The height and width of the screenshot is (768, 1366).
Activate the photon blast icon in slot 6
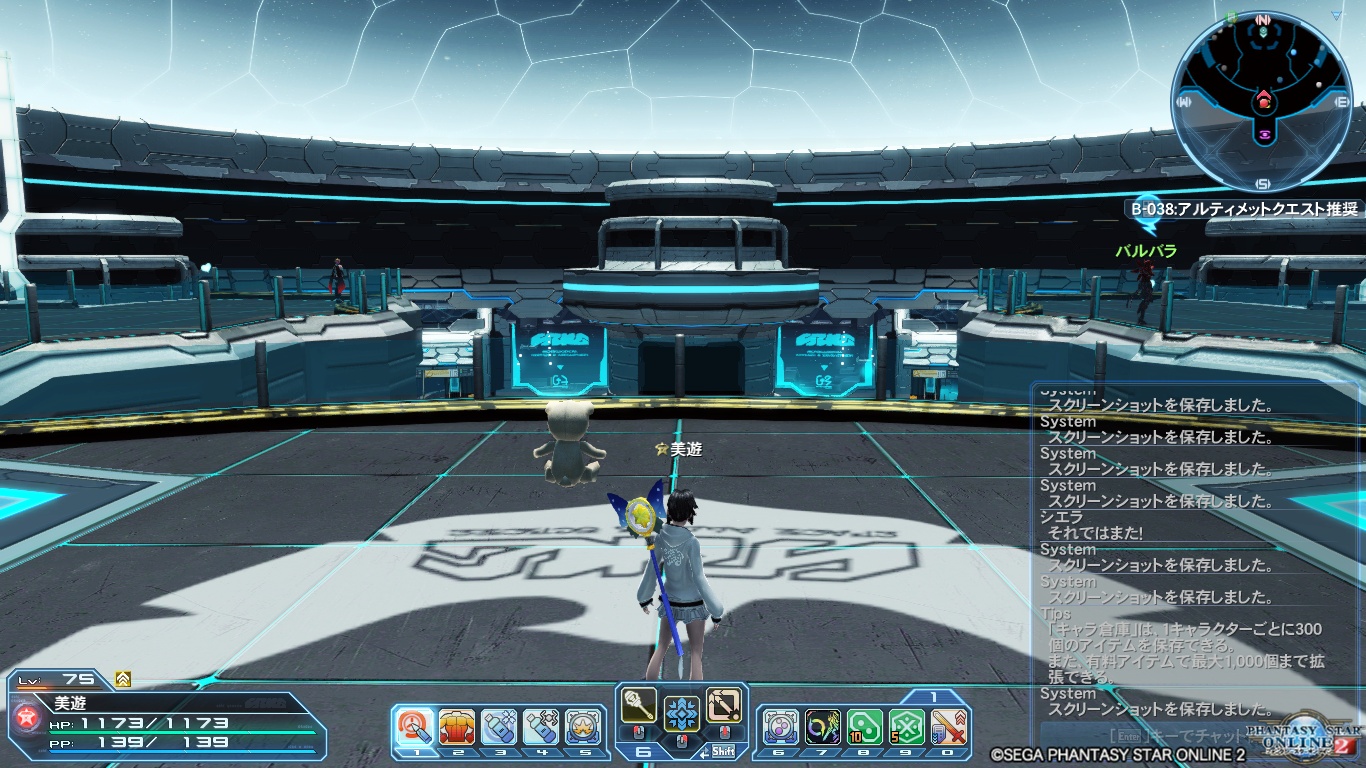(780, 727)
